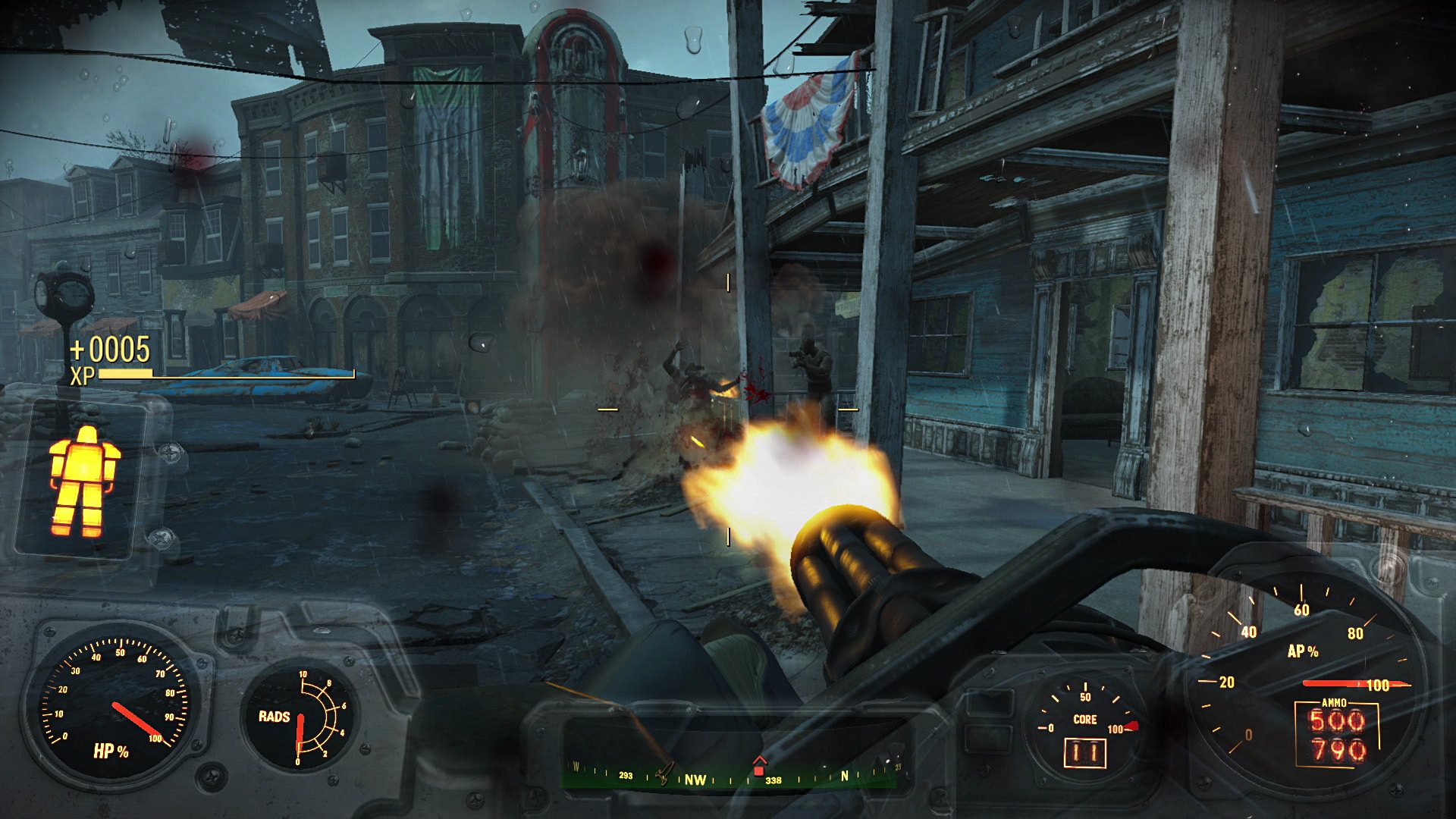
Task: Click the +0005 XP gain notification
Action: tap(111, 350)
